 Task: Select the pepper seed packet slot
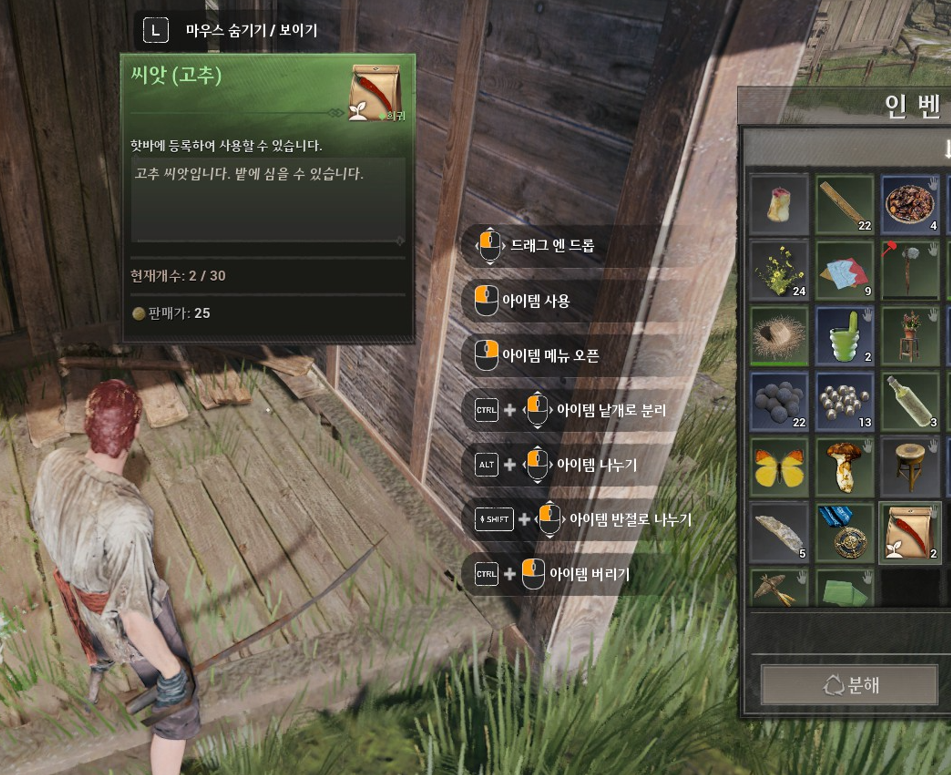tap(910, 532)
